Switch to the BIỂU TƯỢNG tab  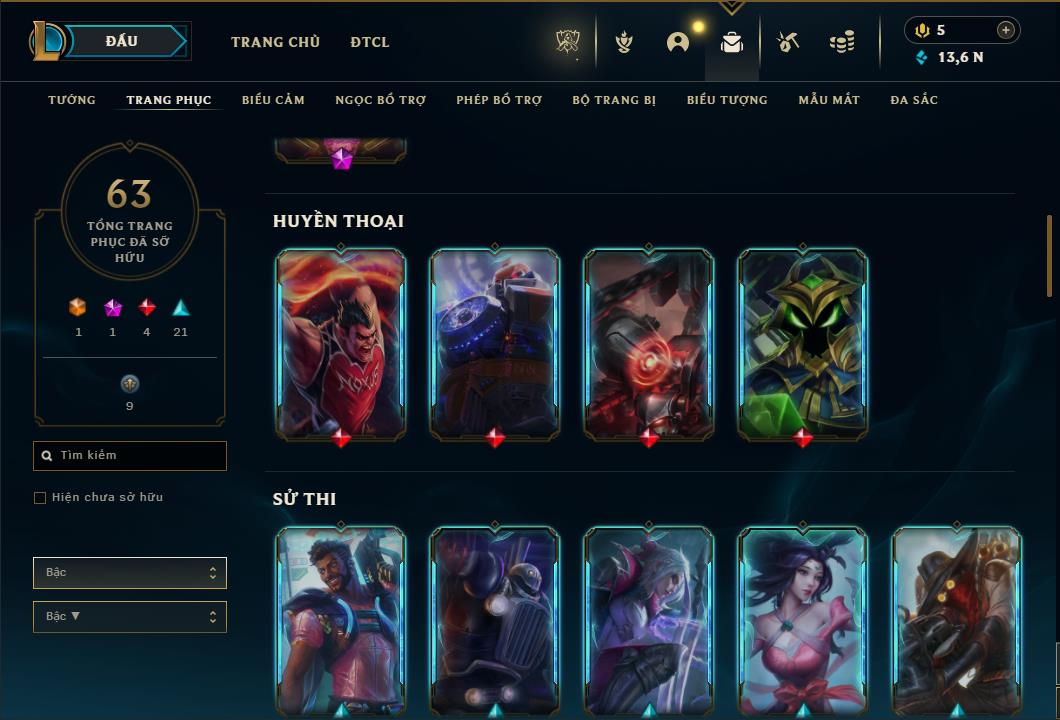[x=727, y=100]
